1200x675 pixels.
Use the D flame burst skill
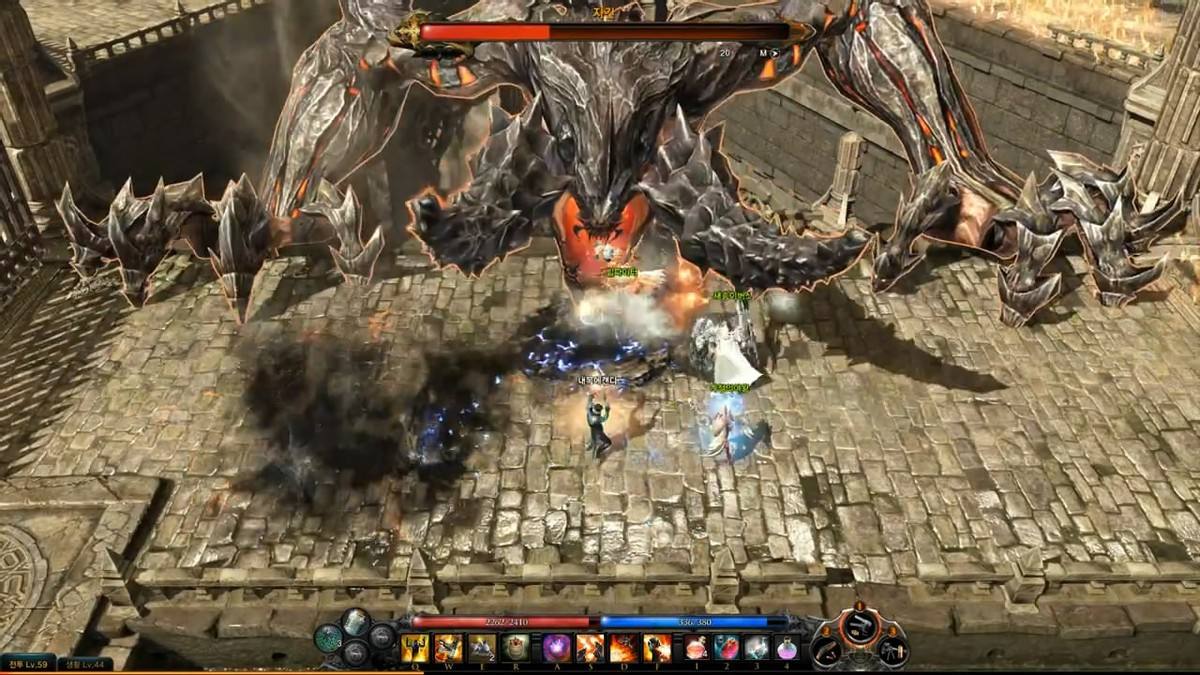pyautogui.click(x=624, y=648)
